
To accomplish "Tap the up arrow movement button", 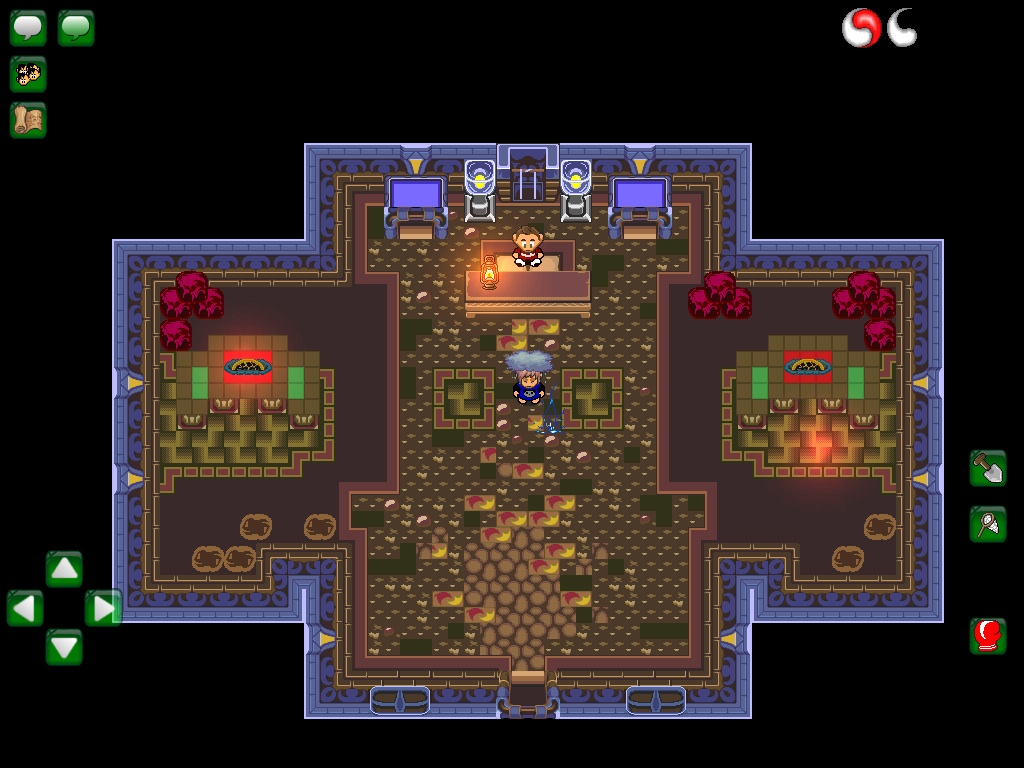I will pos(64,569).
